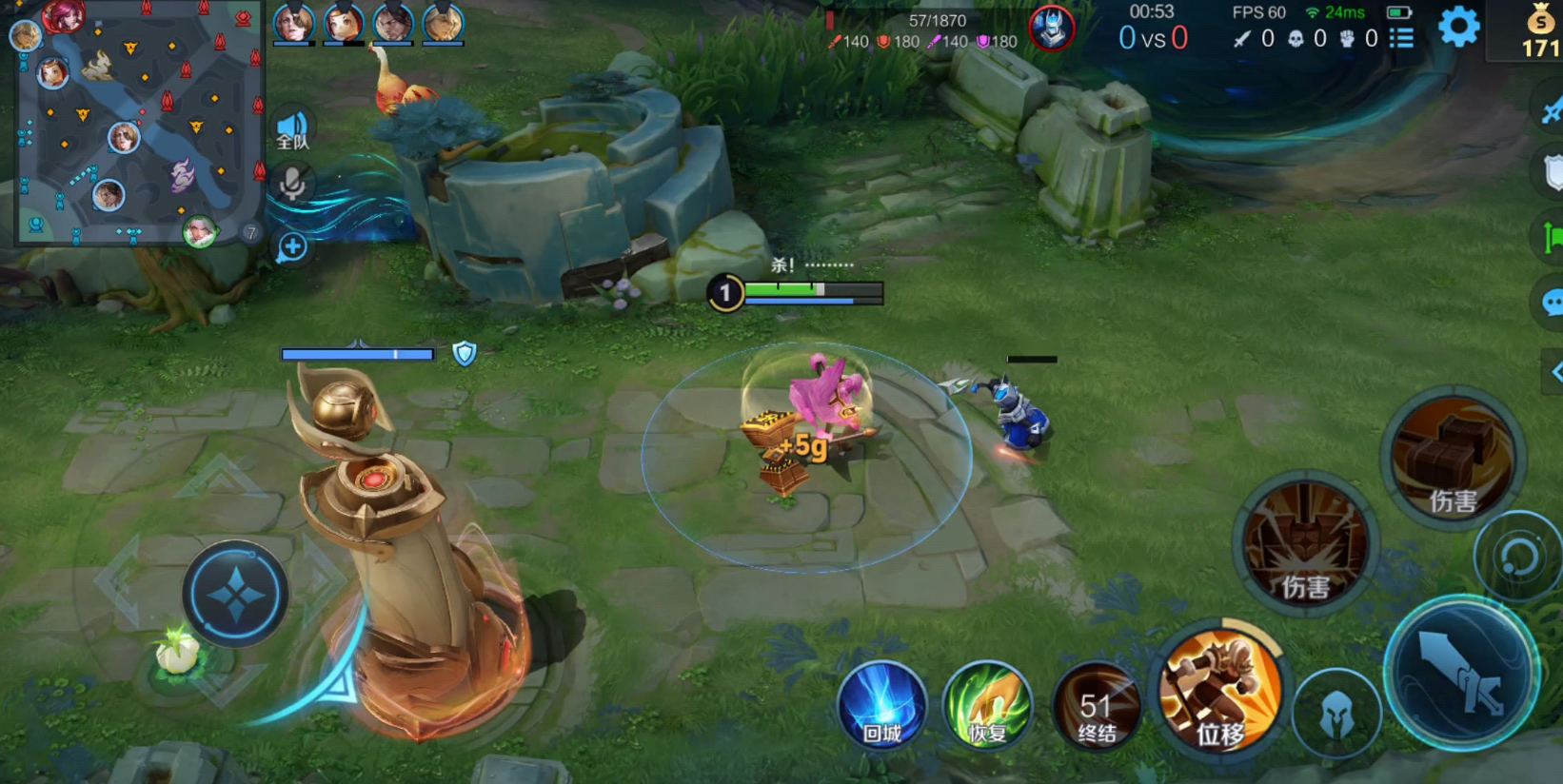This screenshot has width=1563, height=784.
Task: Toggle the microphone button
Action: pos(292,183)
